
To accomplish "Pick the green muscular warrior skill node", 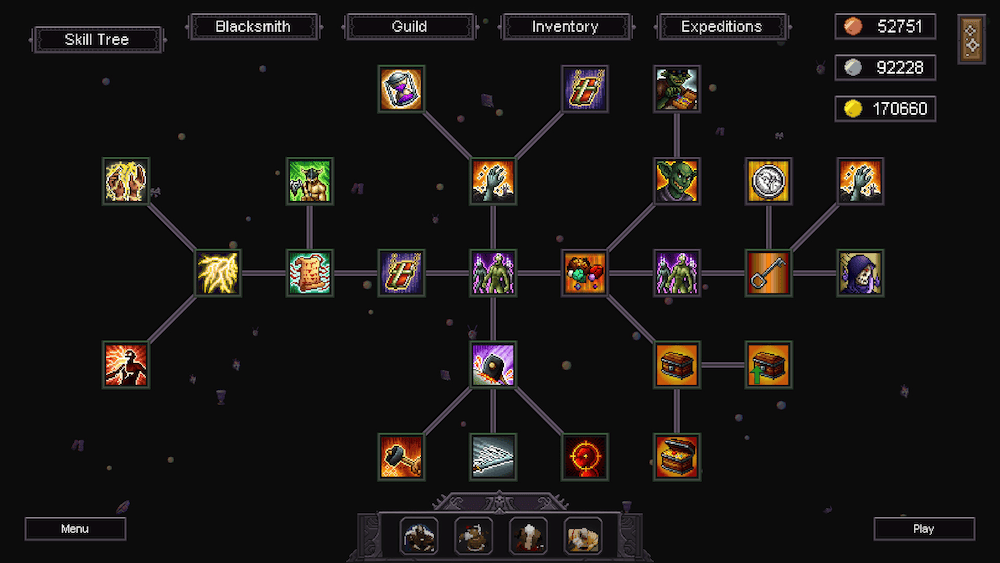I will point(309,181).
